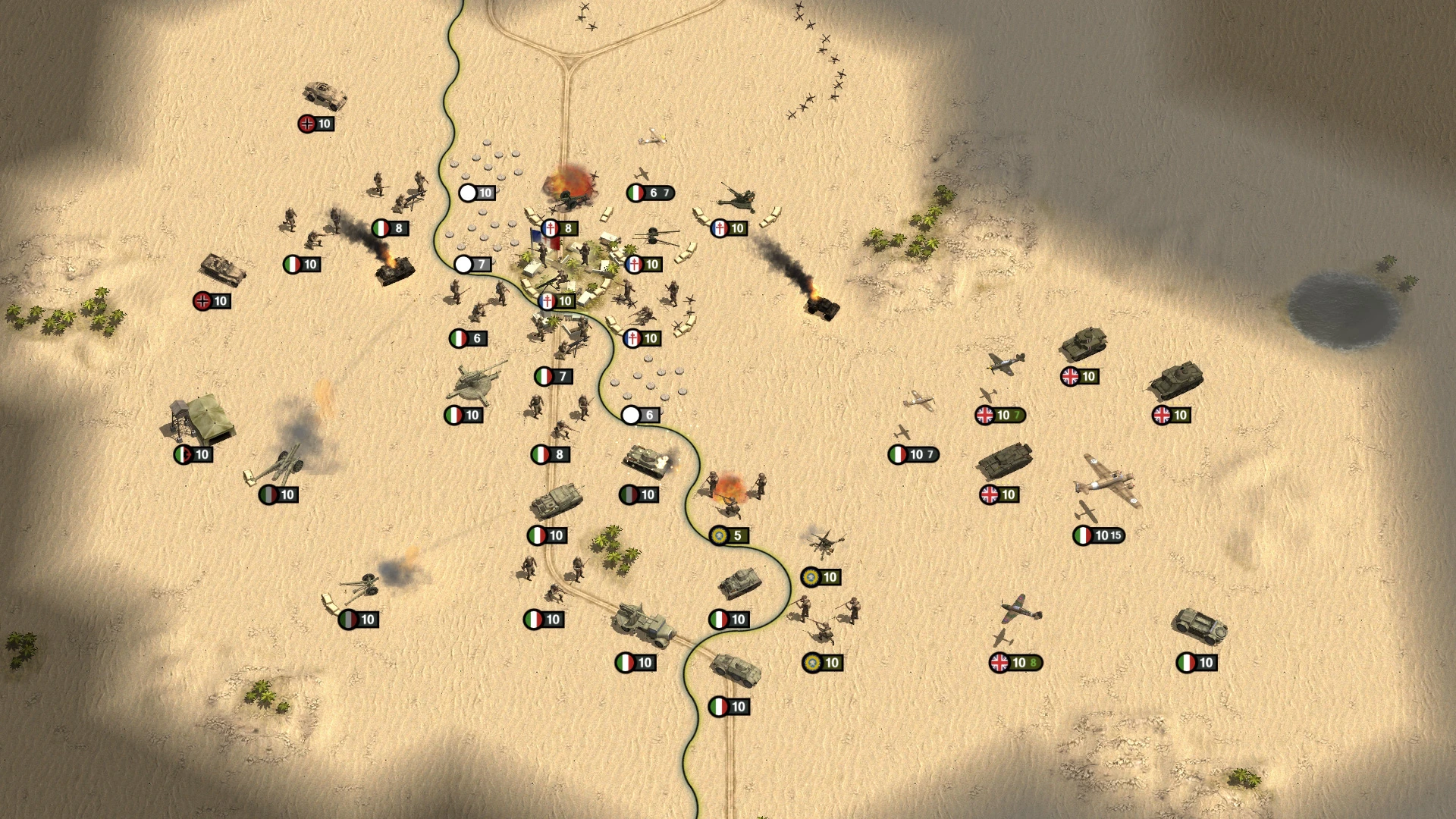Pick the Free French unit badge with strength 8

[560, 228]
